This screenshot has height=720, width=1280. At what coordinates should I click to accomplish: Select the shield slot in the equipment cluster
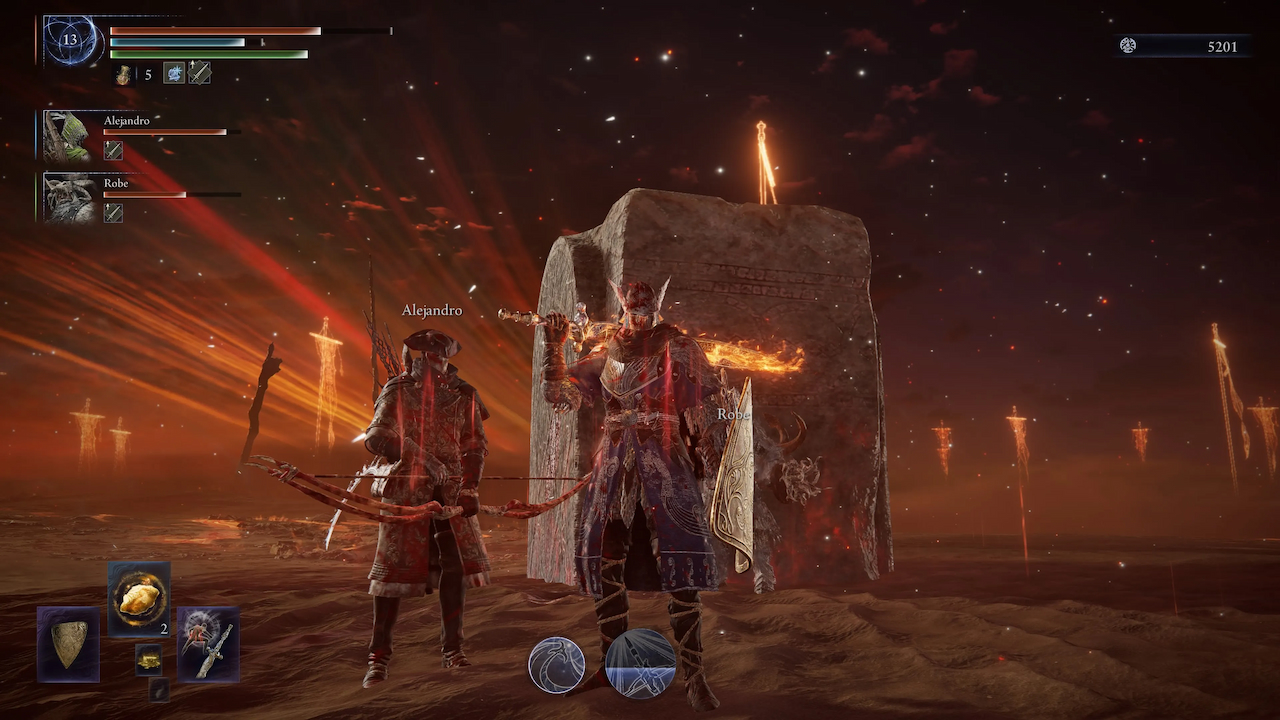[x=68, y=644]
